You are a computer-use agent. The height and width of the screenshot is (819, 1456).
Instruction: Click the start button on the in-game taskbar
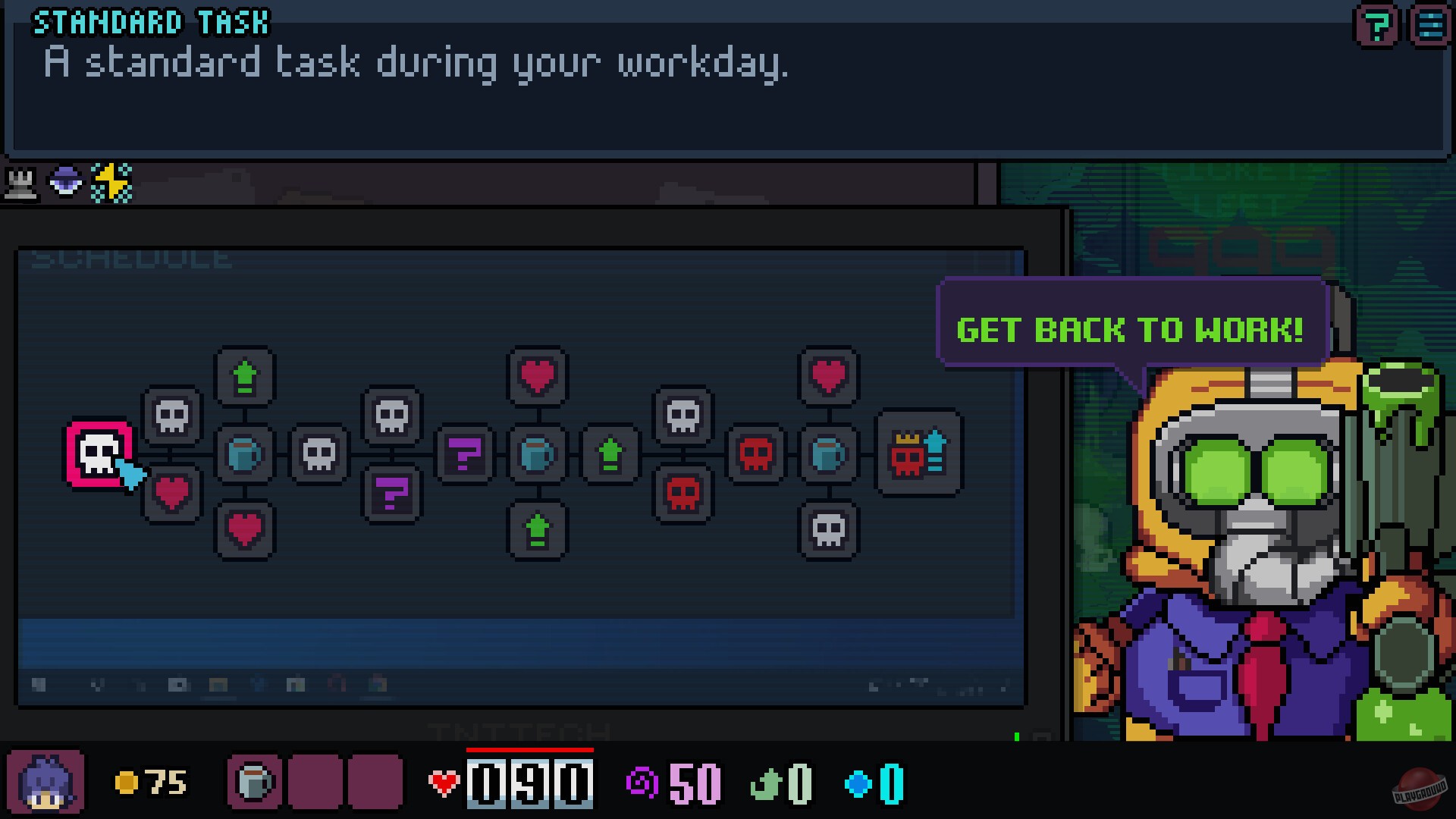pyautogui.click(x=39, y=684)
